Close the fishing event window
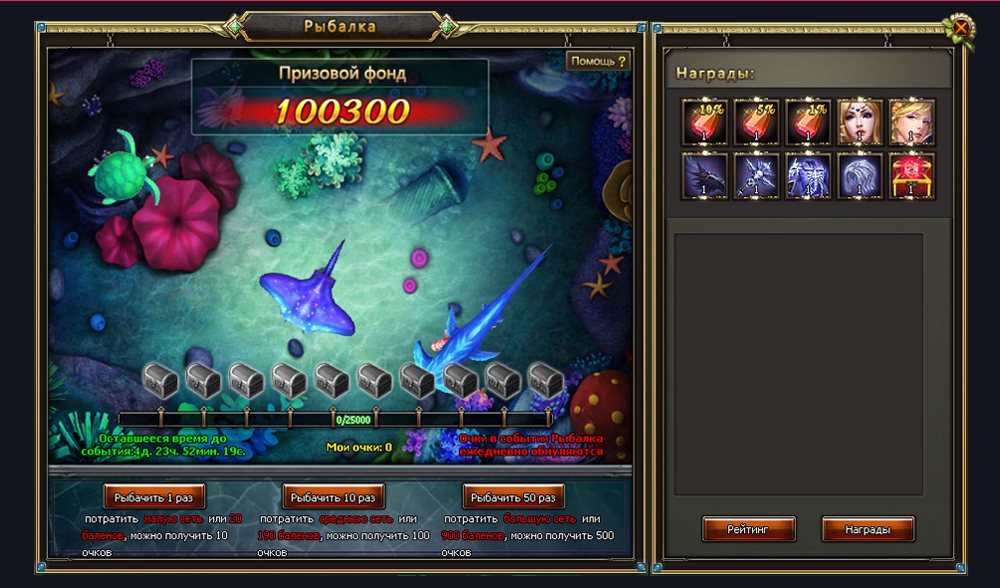The height and width of the screenshot is (588, 1000). 960,28
